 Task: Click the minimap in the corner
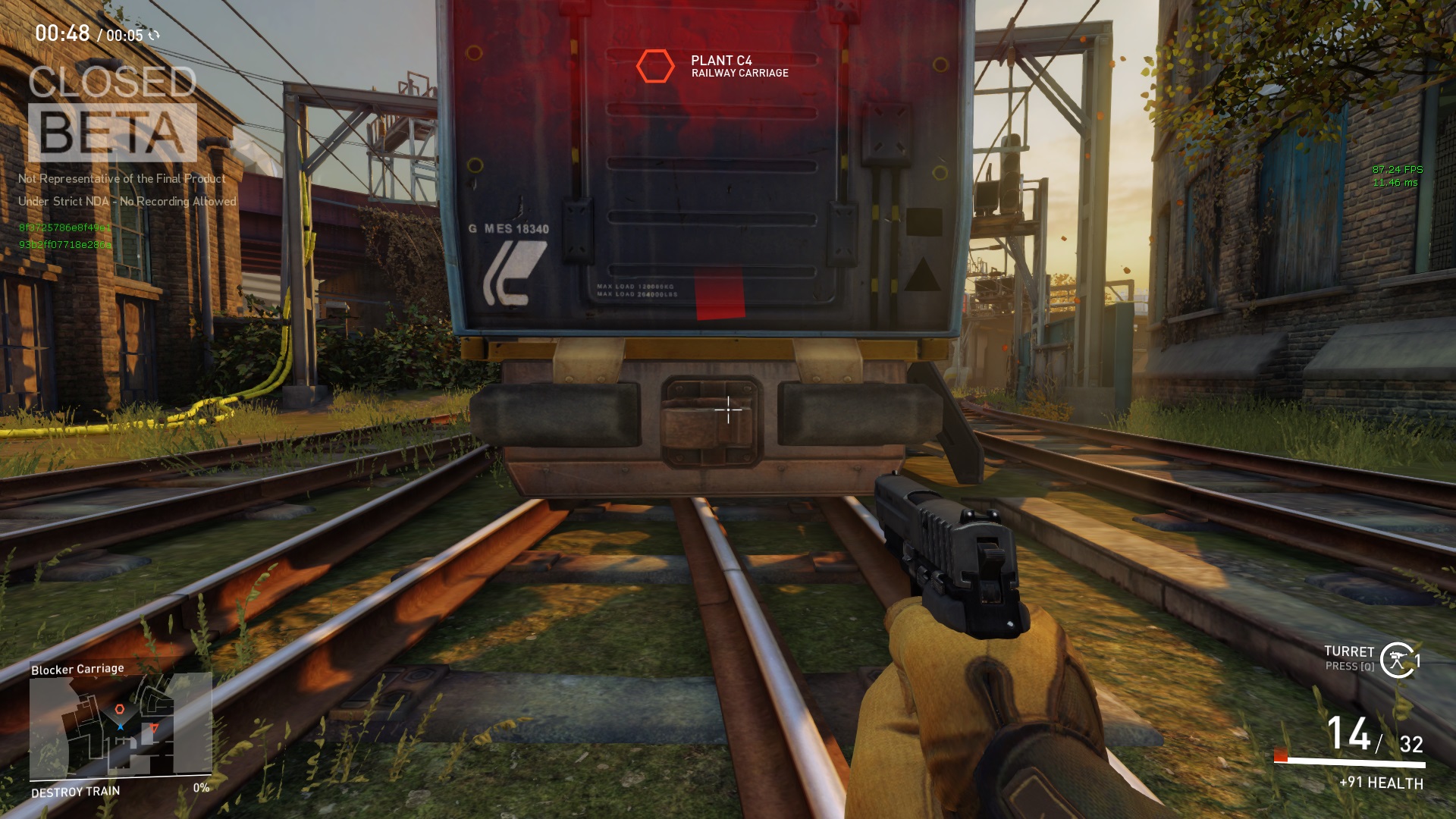pyautogui.click(x=120, y=726)
